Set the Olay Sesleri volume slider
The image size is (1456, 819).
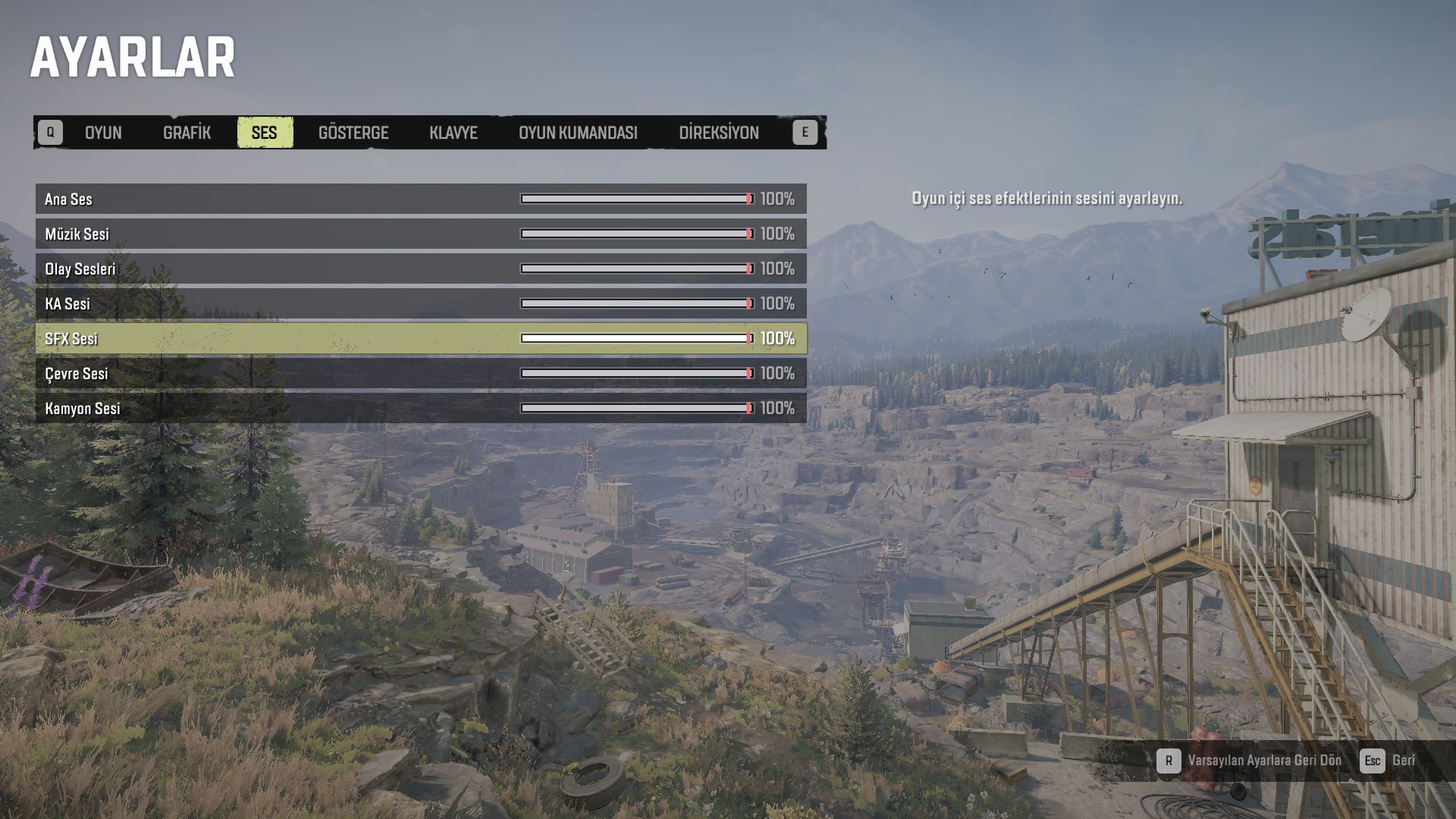pyautogui.click(x=637, y=268)
